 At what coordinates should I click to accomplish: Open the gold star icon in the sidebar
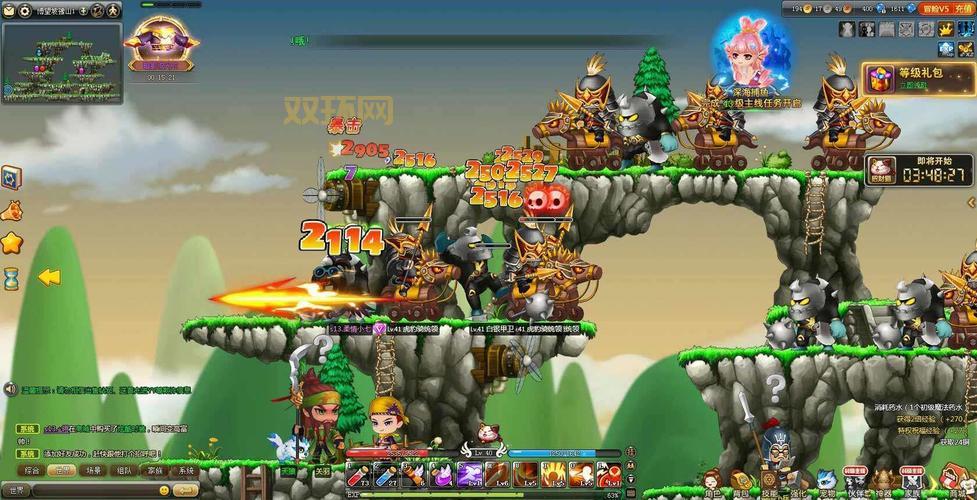11,242
